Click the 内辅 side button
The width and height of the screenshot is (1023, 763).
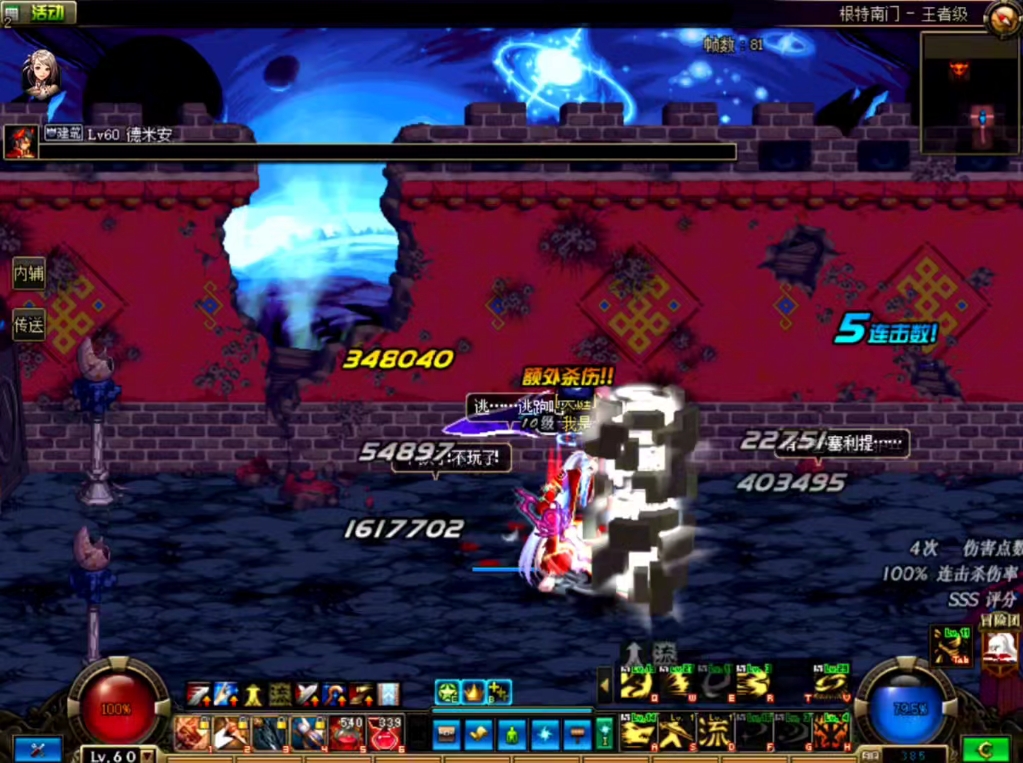28,273
